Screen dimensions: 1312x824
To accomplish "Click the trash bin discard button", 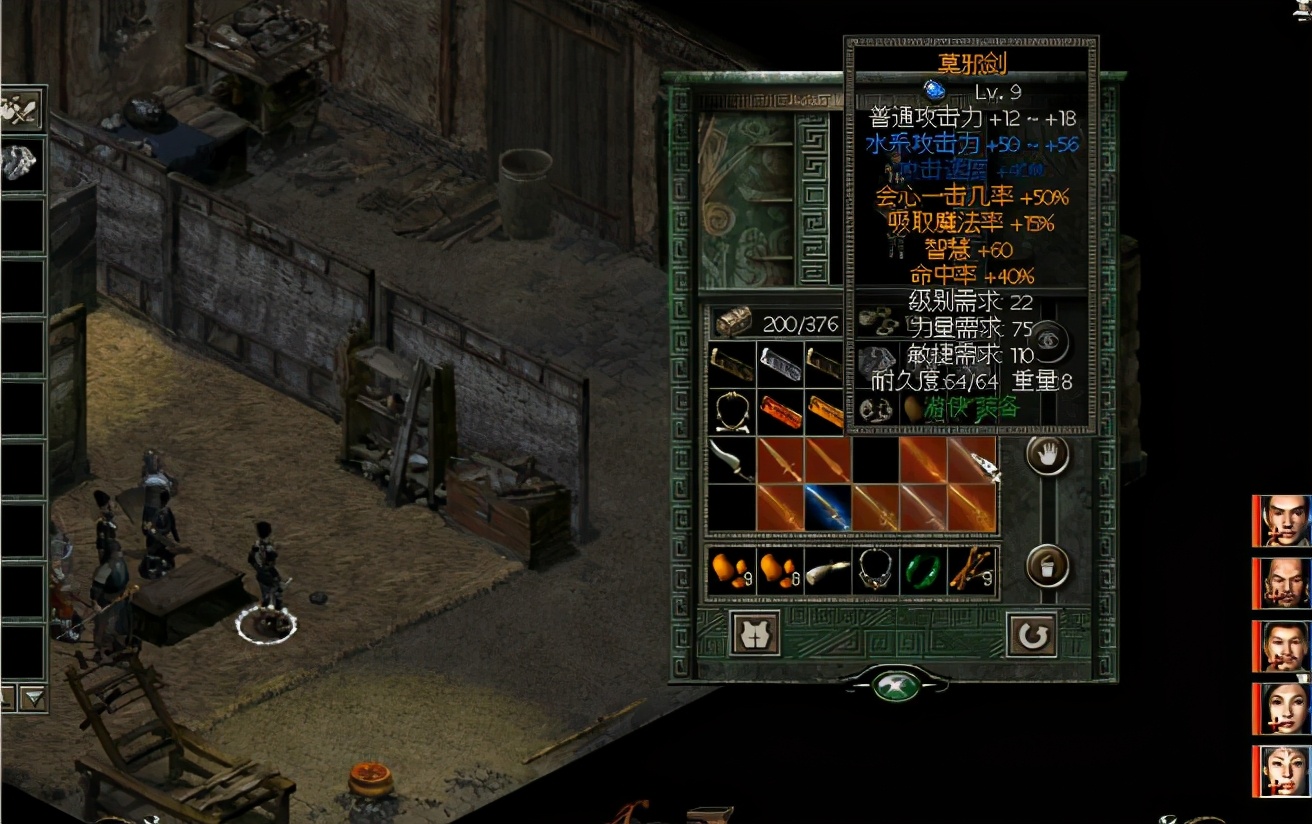I will 1047,567.
